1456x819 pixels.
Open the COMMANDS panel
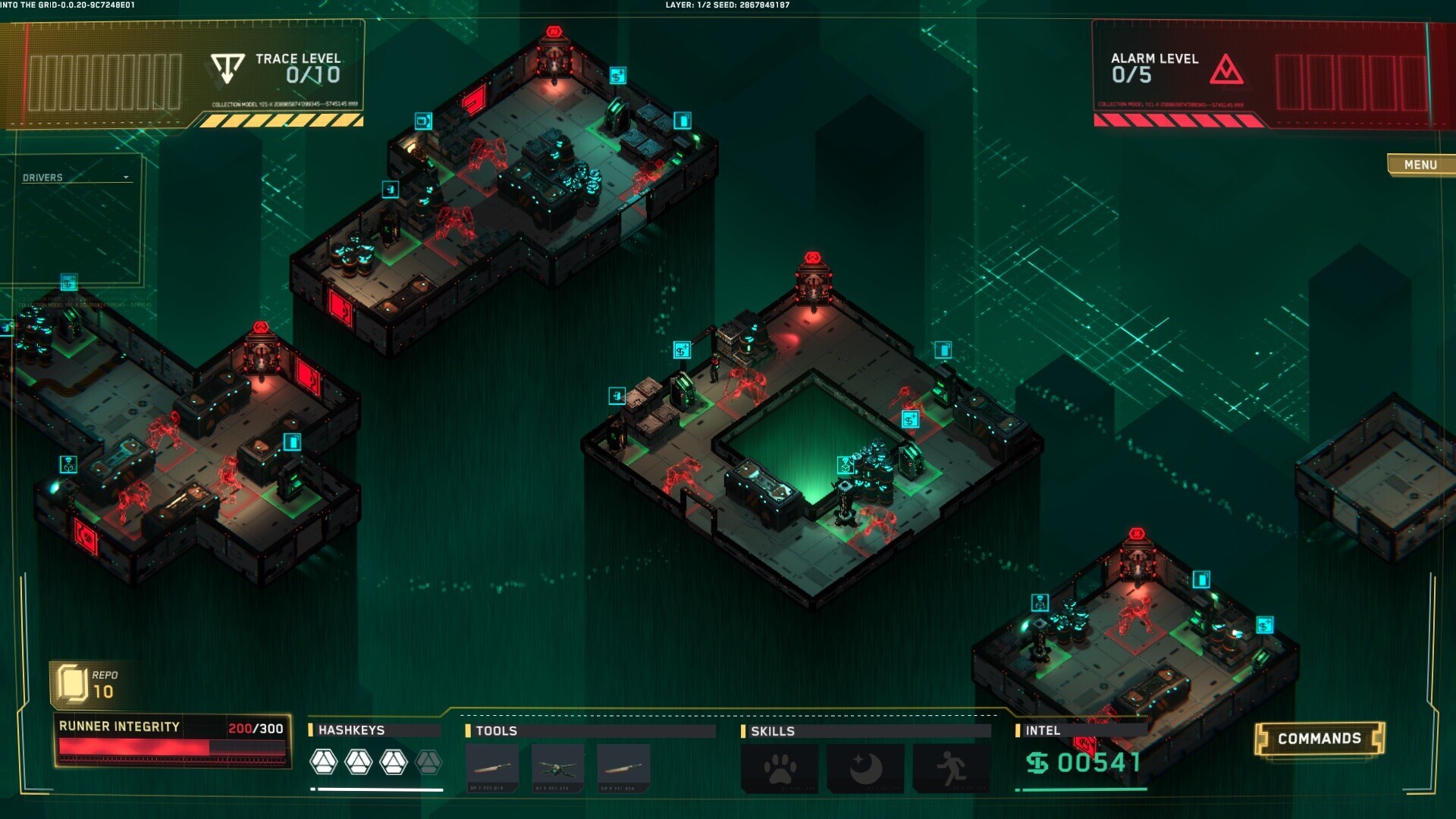[x=1319, y=737]
